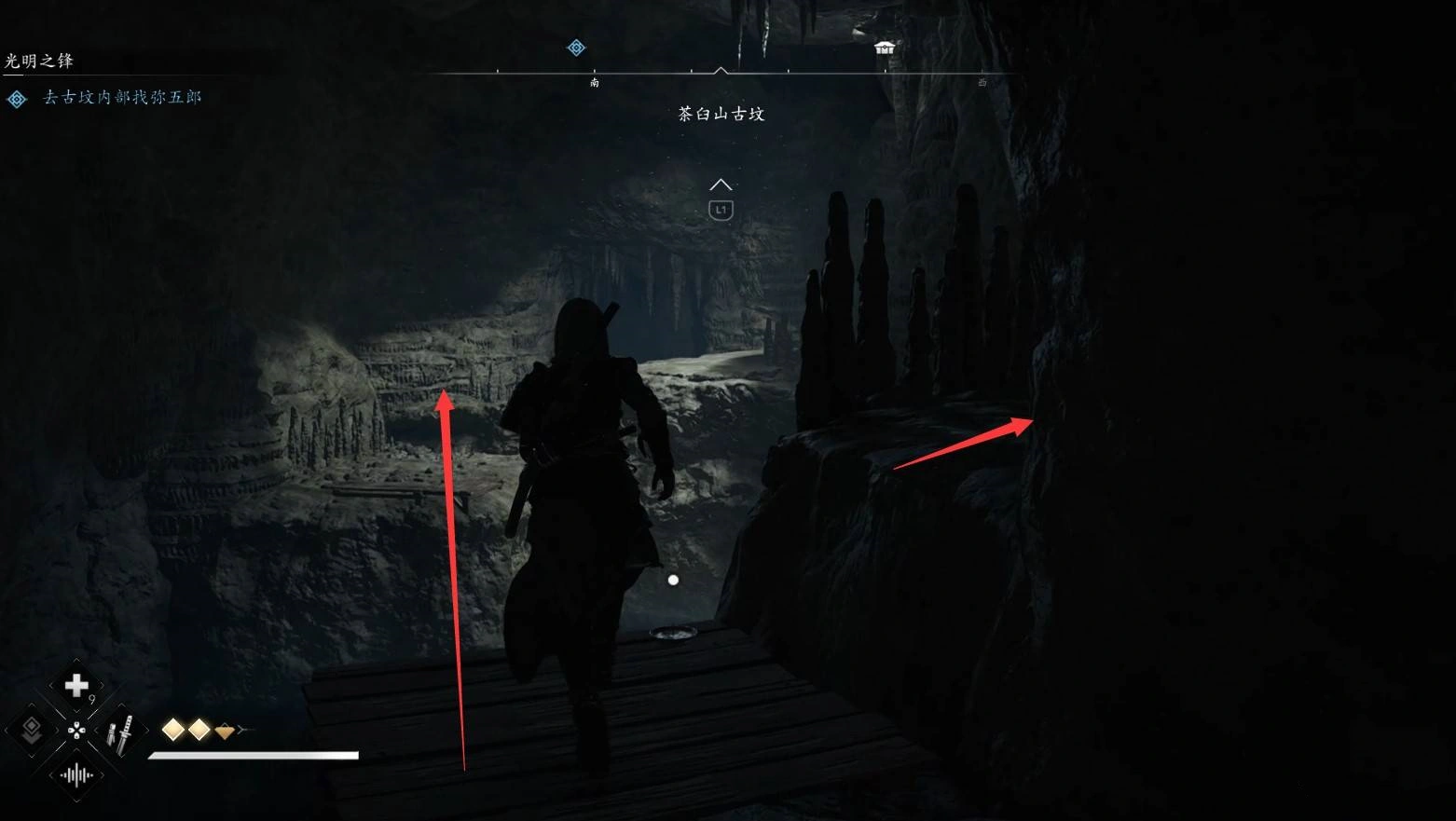
Task: Click the 去古坟内部找弥五郎 quest objective
Action: [122, 97]
